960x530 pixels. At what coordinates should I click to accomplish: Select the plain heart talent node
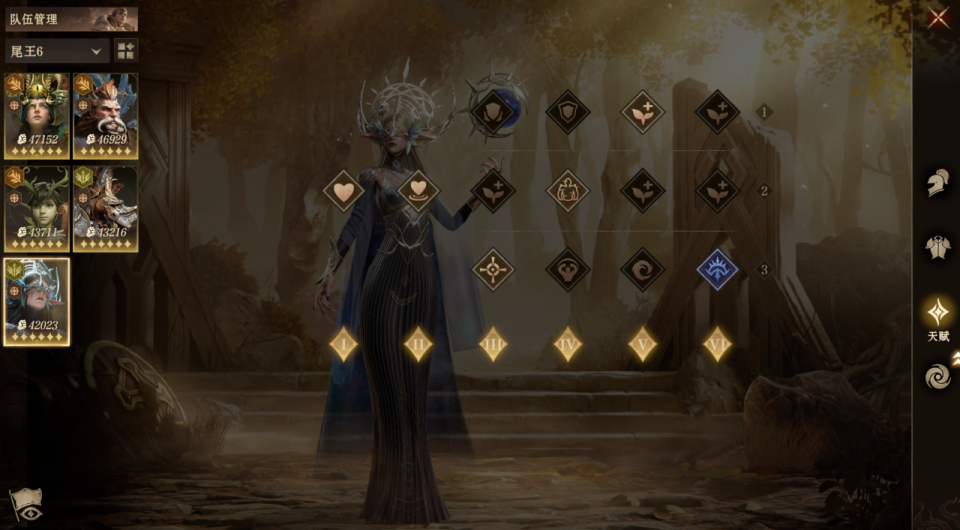pyautogui.click(x=344, y=190)
